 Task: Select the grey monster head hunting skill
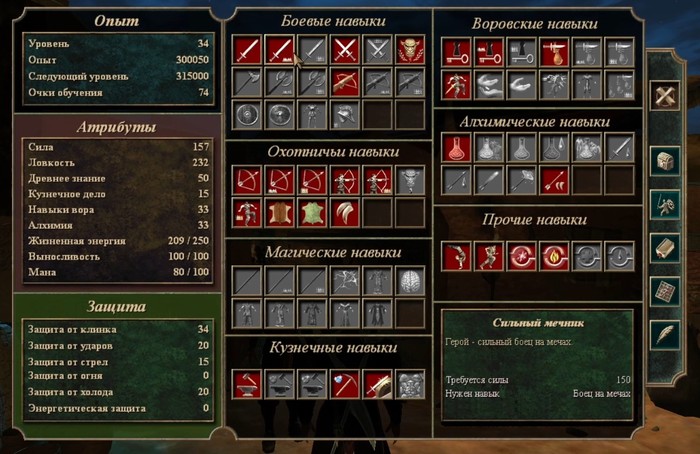tap(409, 180)
